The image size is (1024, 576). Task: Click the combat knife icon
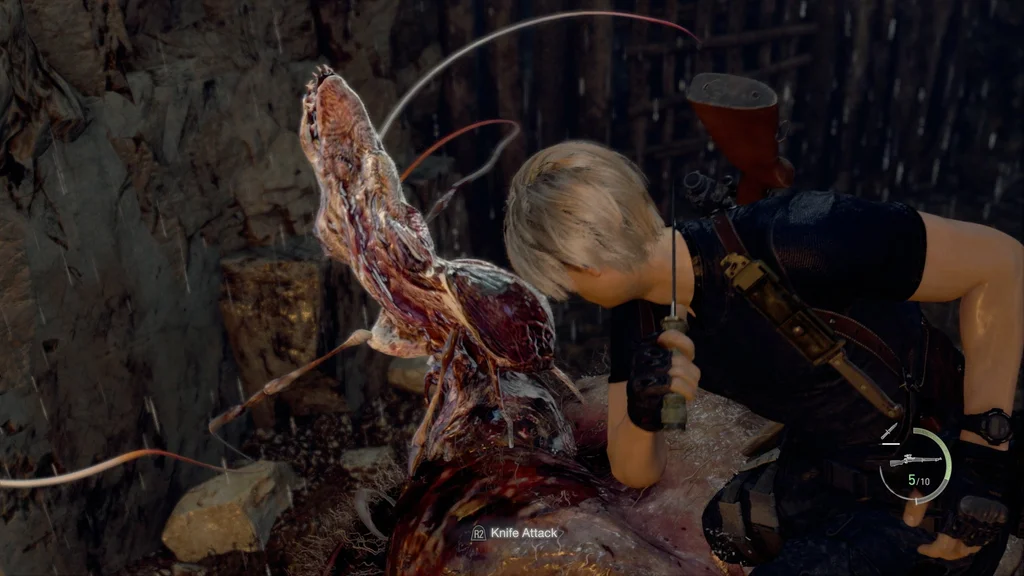tap(889, 431)
